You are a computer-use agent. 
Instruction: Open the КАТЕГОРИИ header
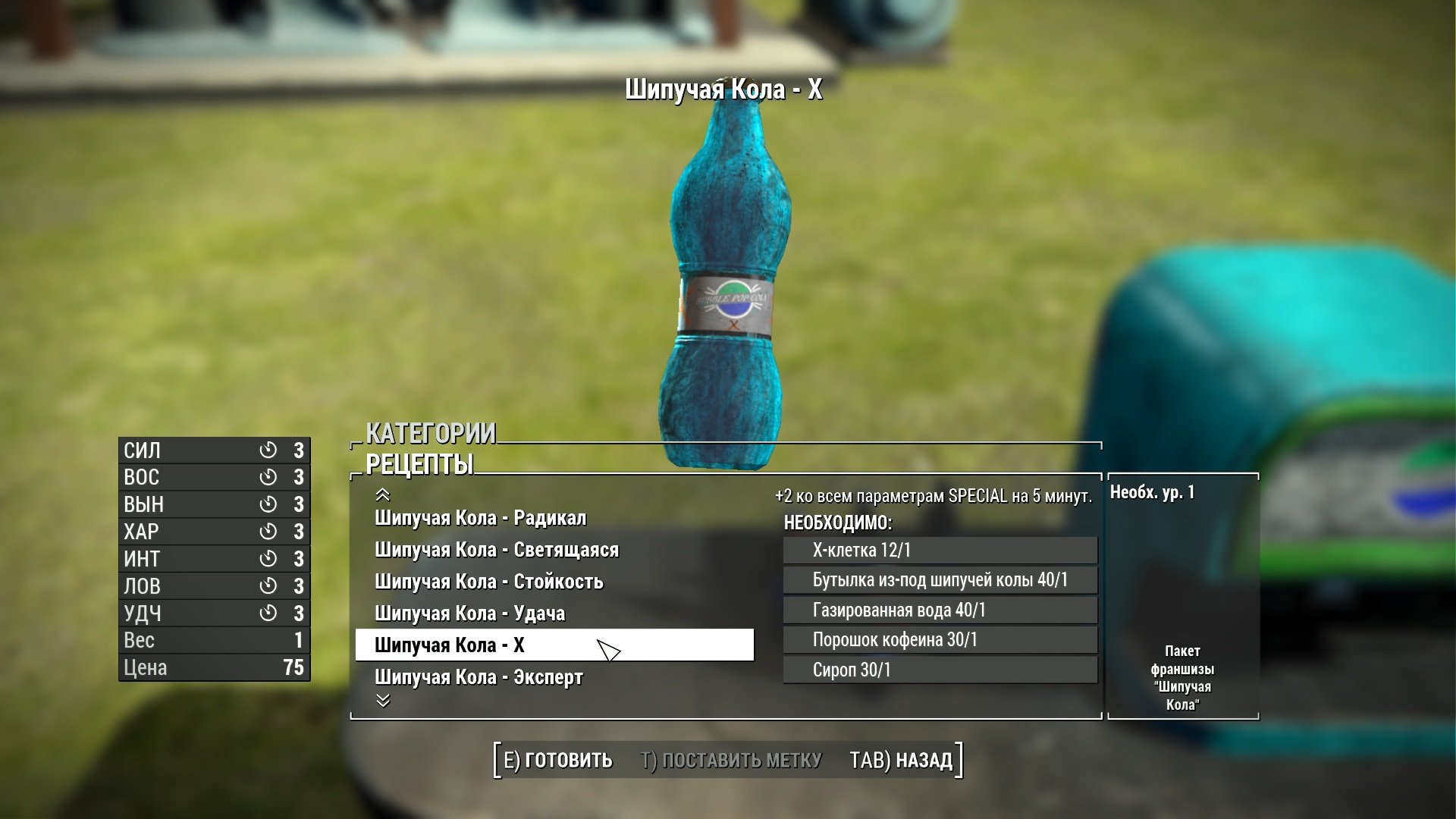coord(430,434)
